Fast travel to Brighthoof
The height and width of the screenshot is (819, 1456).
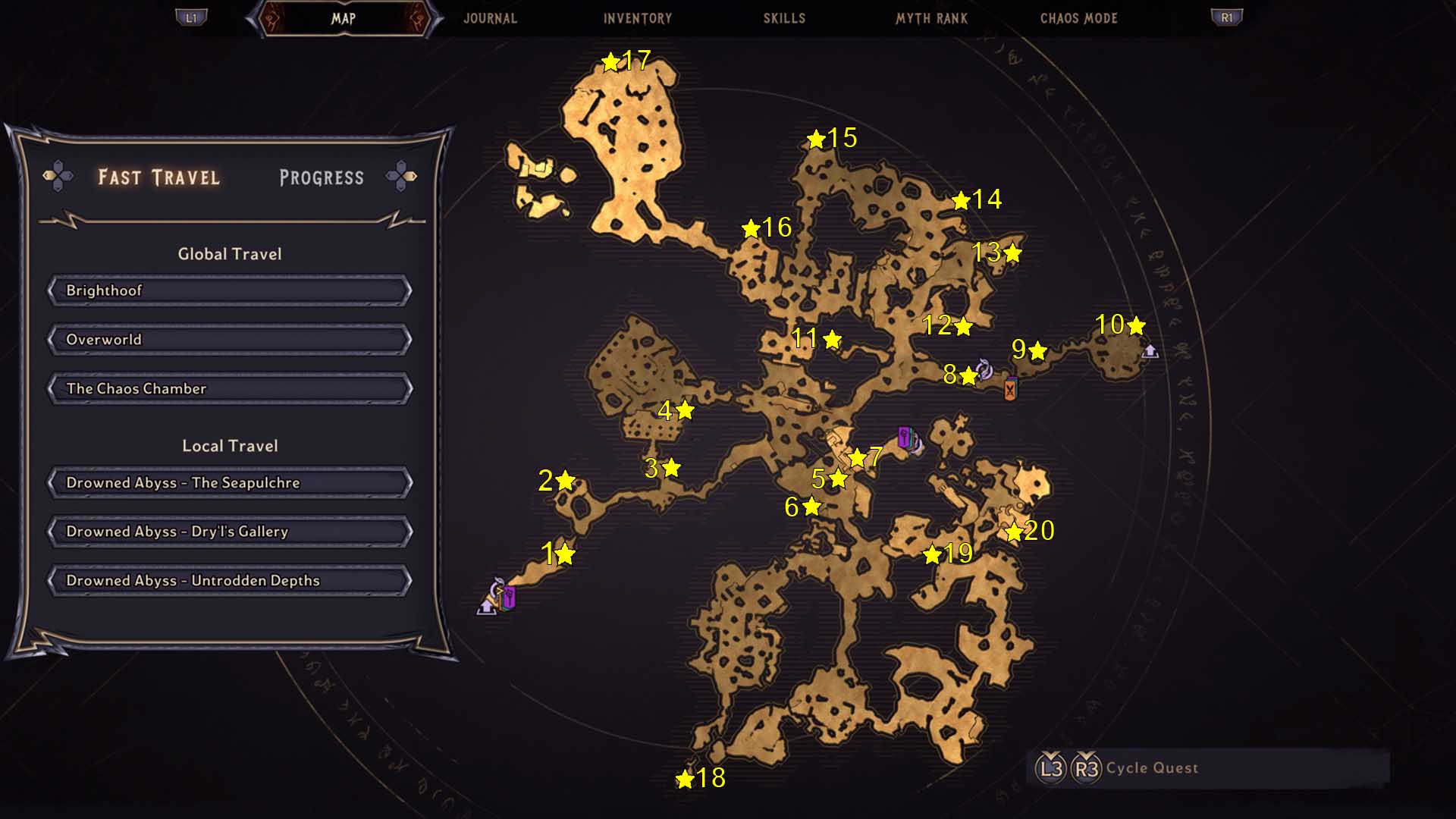tap(230, 290)
